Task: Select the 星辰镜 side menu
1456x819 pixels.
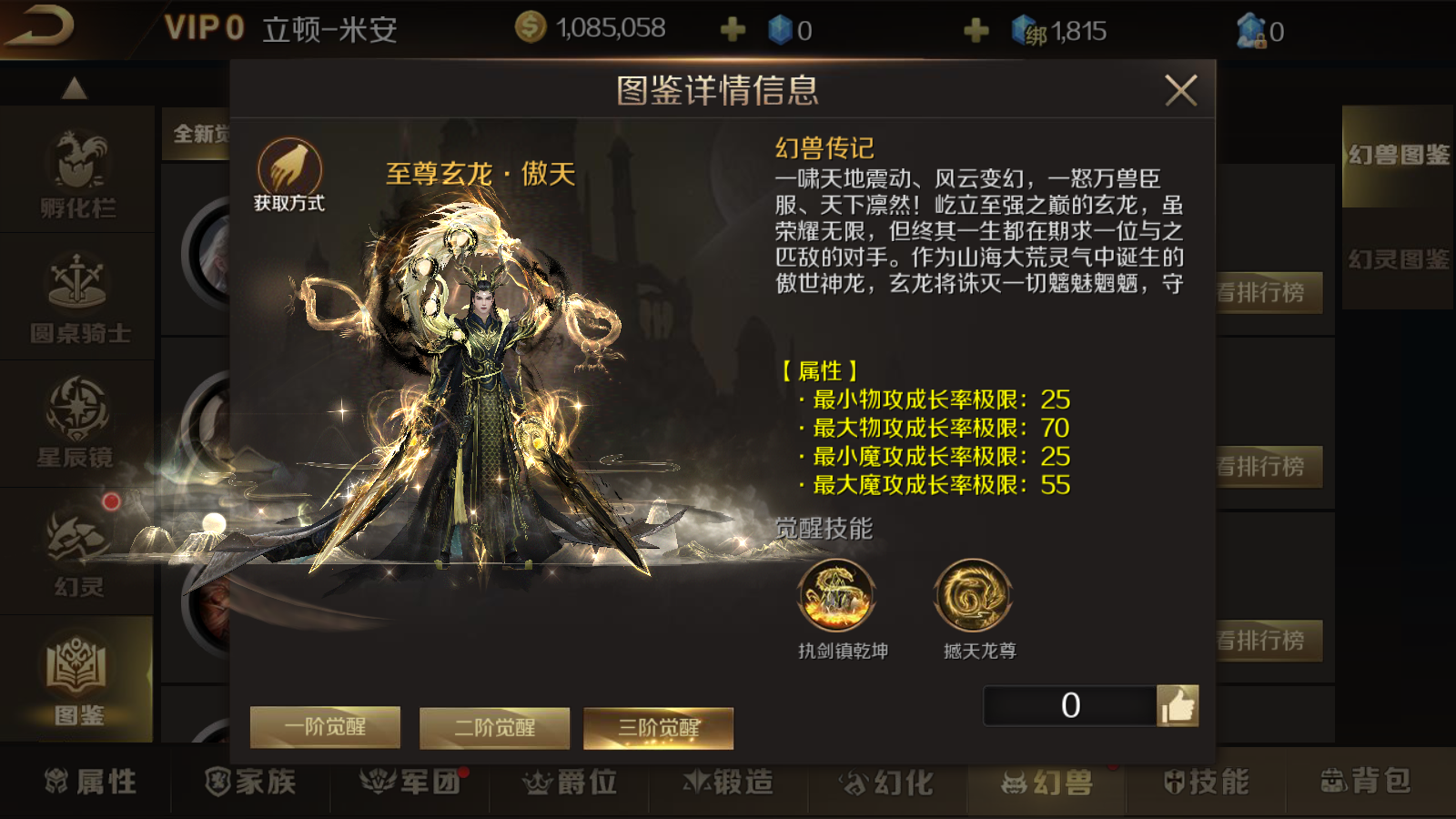Action: pos(76,423)
